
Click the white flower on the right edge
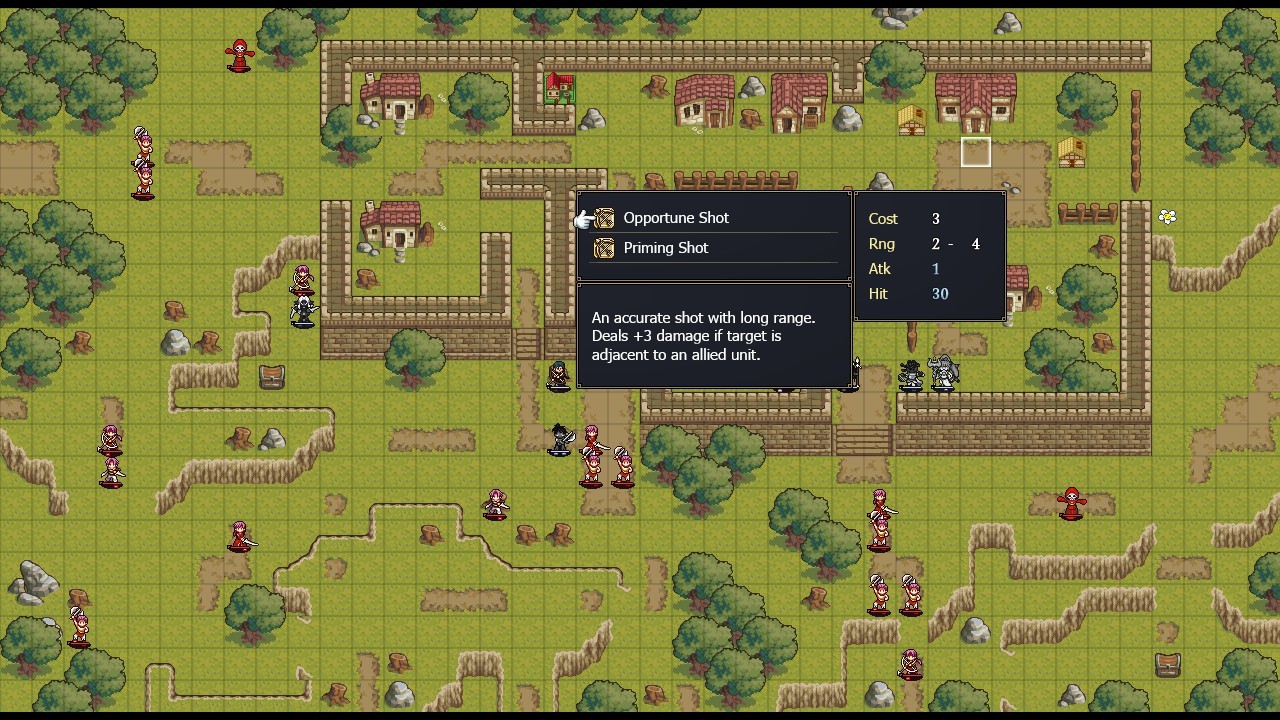(x=1168, y=216)
